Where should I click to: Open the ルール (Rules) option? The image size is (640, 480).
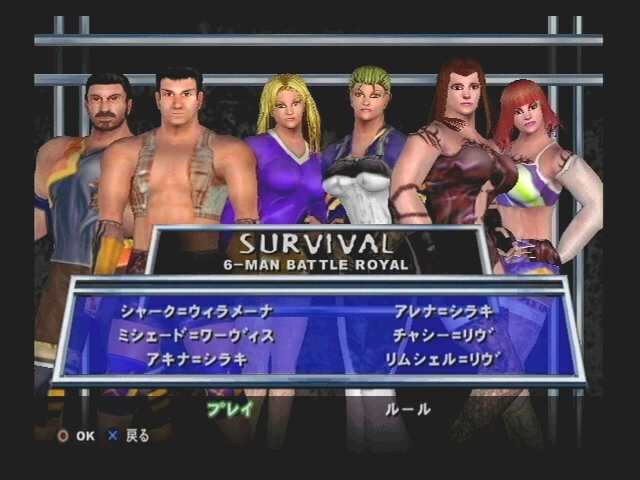[408, 409]
